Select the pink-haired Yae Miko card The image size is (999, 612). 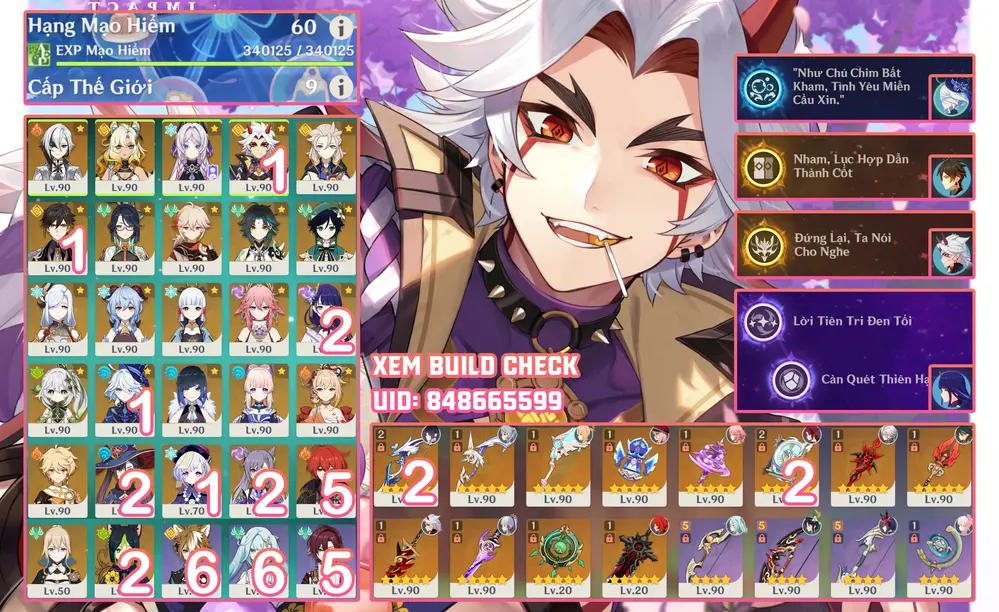258,317
